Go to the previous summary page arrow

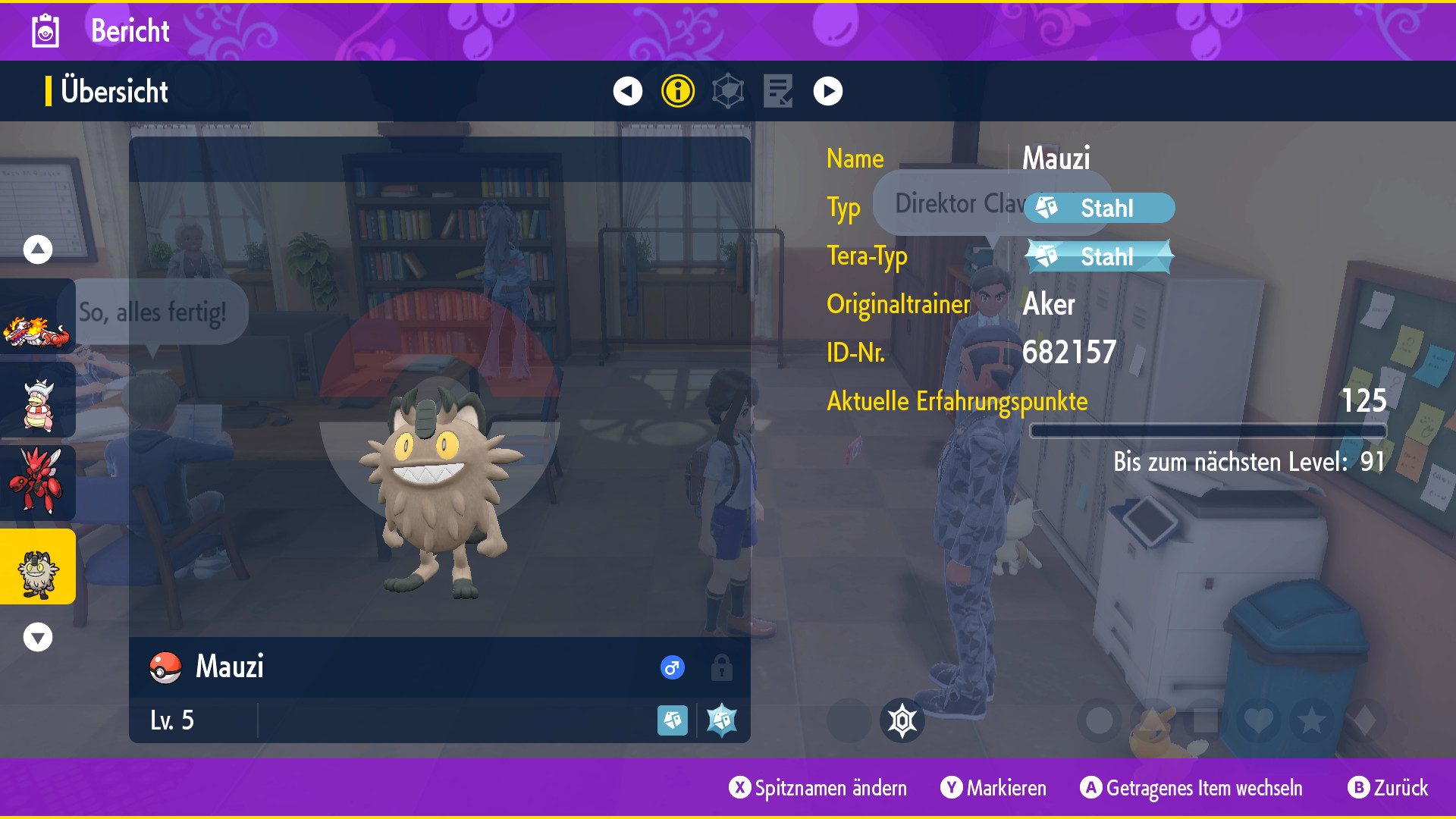[x=627, y=91]
